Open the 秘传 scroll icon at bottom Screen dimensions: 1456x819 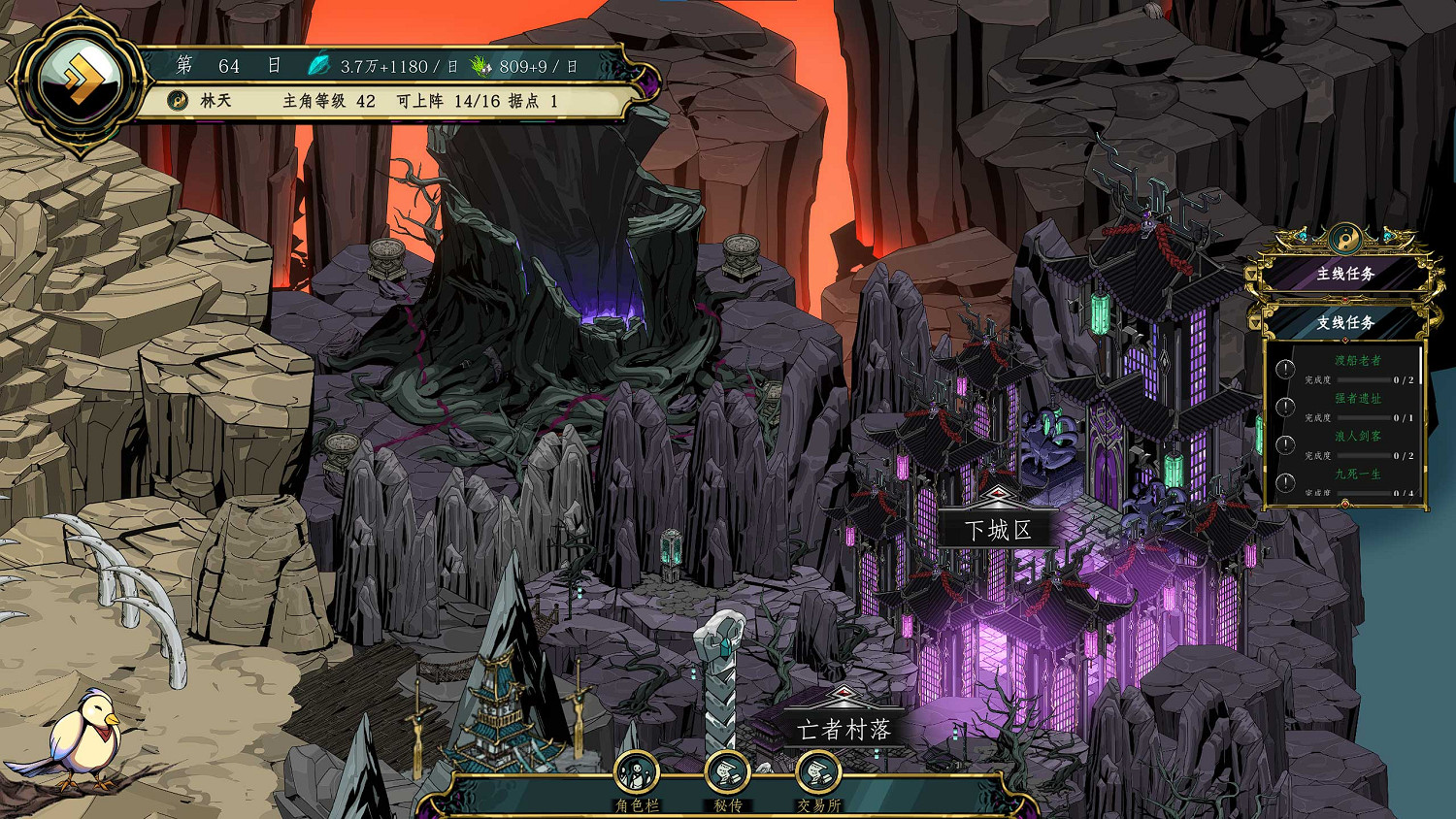tap(728, 773)
